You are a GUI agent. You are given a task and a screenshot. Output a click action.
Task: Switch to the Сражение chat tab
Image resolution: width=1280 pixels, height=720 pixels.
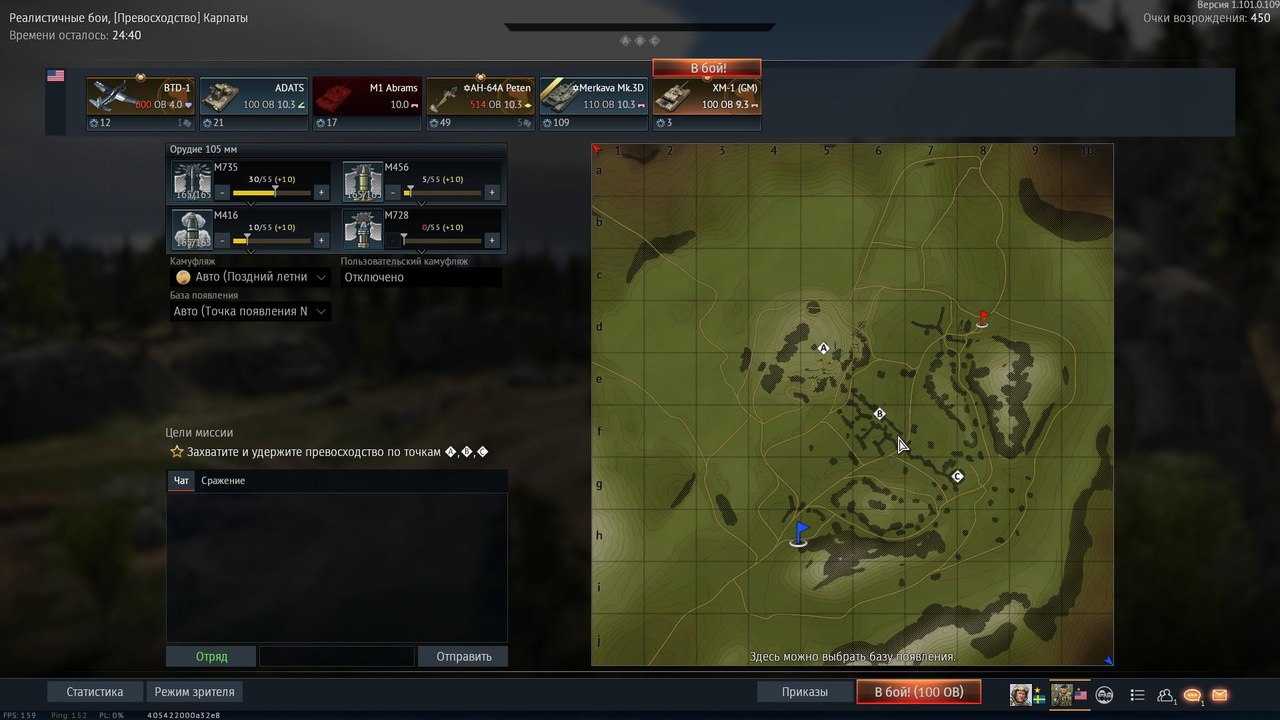(223, 481)
